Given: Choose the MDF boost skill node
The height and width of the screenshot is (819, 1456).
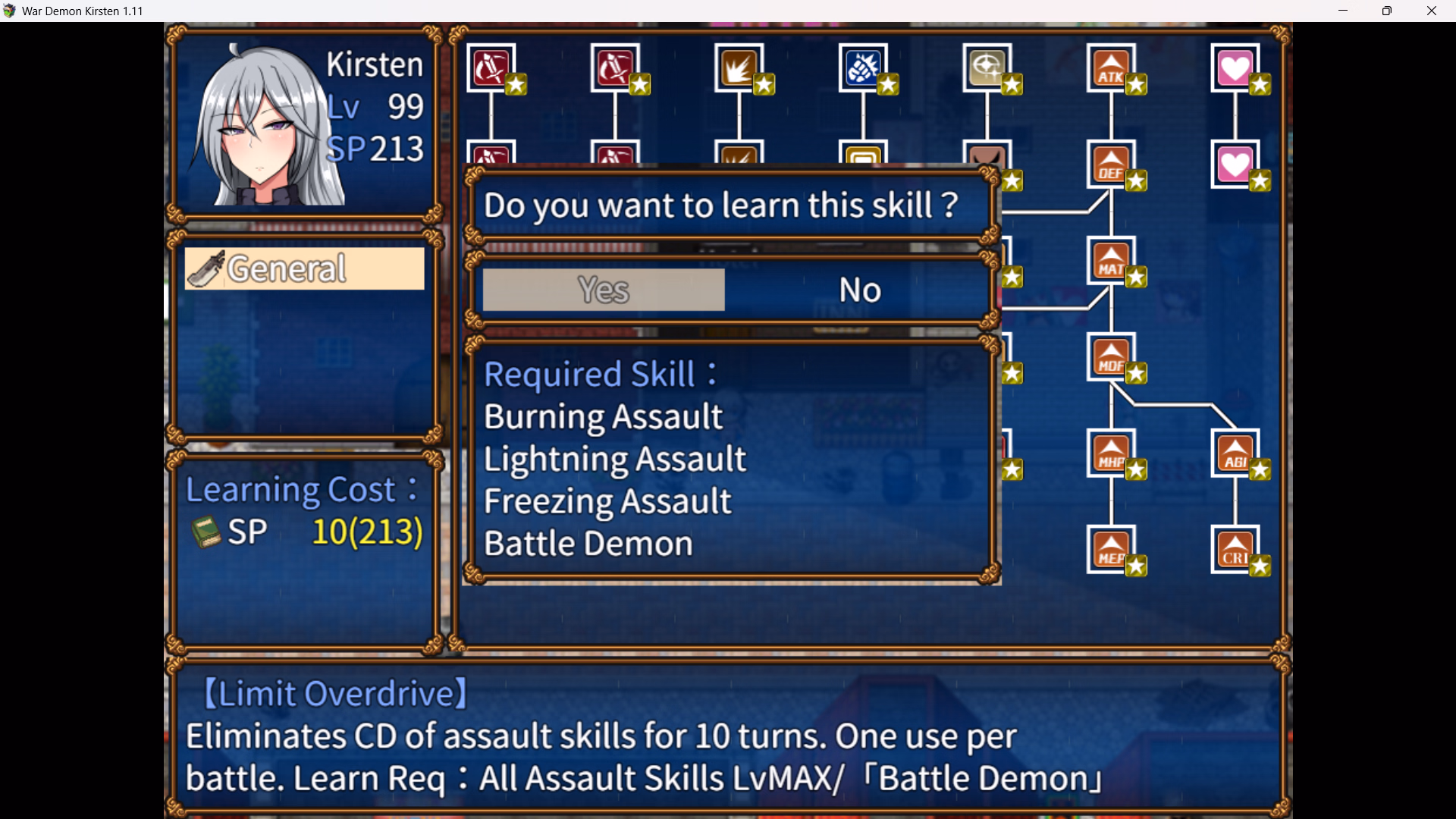Looking at the screenshot, I should pyautogui.click(x=1111, y=357).
